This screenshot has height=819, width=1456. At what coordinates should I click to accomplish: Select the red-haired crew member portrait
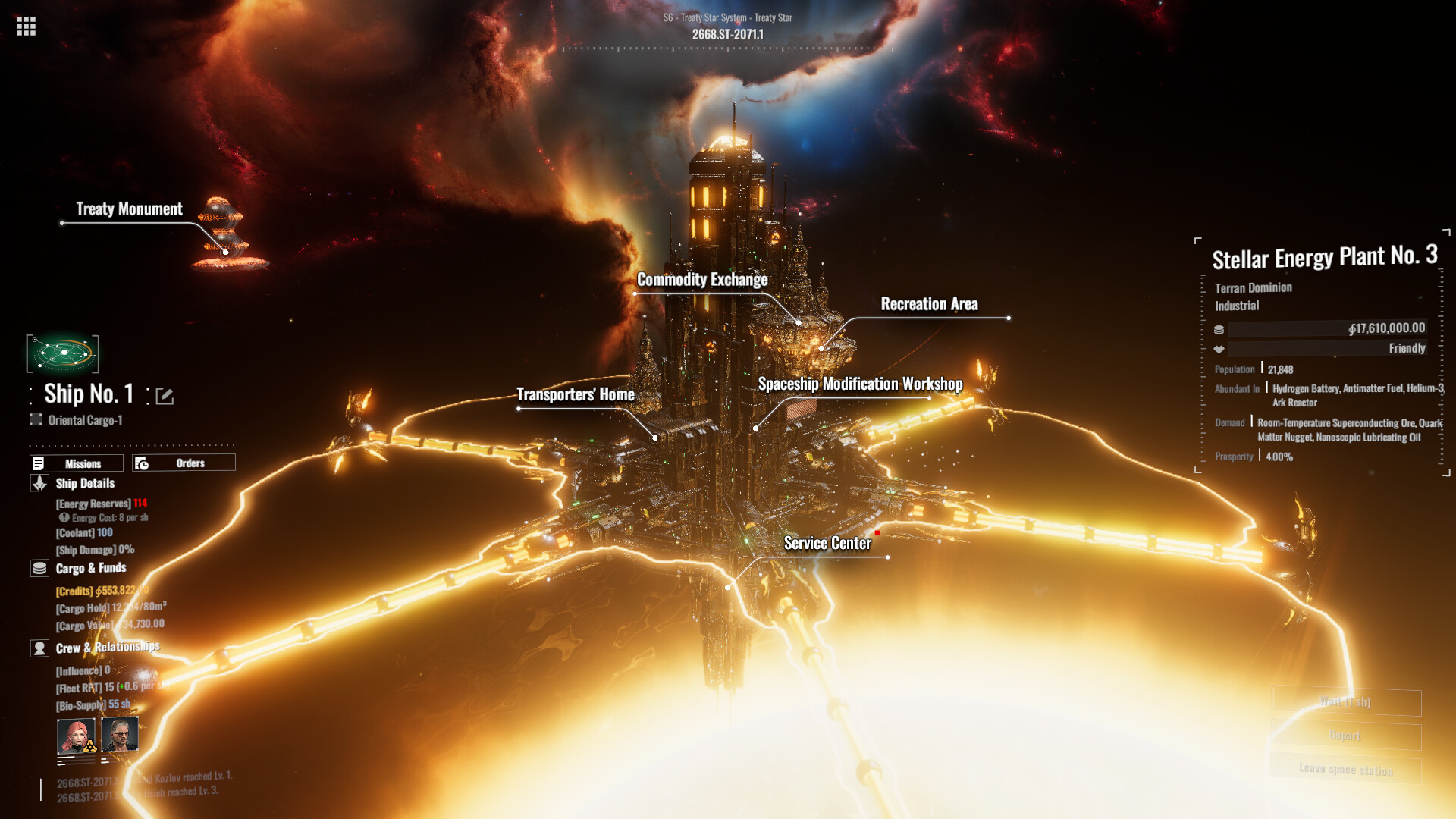tap(77, 736)
